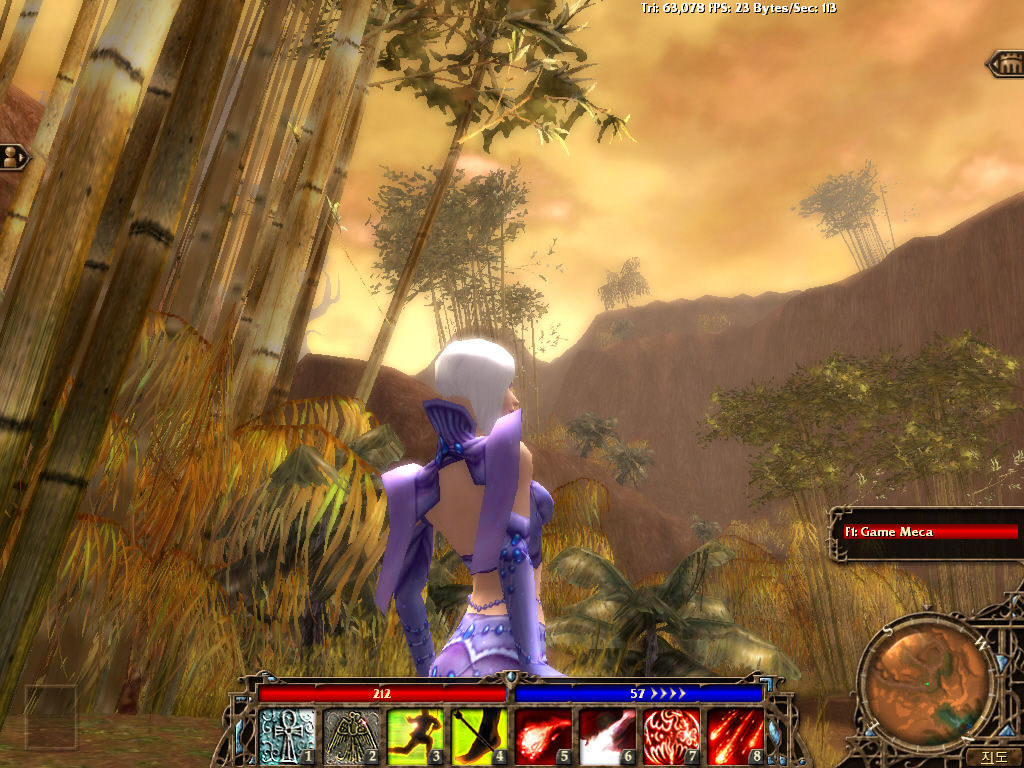
Task: Open the map with the 지도 button
Action: pos(993,757)
